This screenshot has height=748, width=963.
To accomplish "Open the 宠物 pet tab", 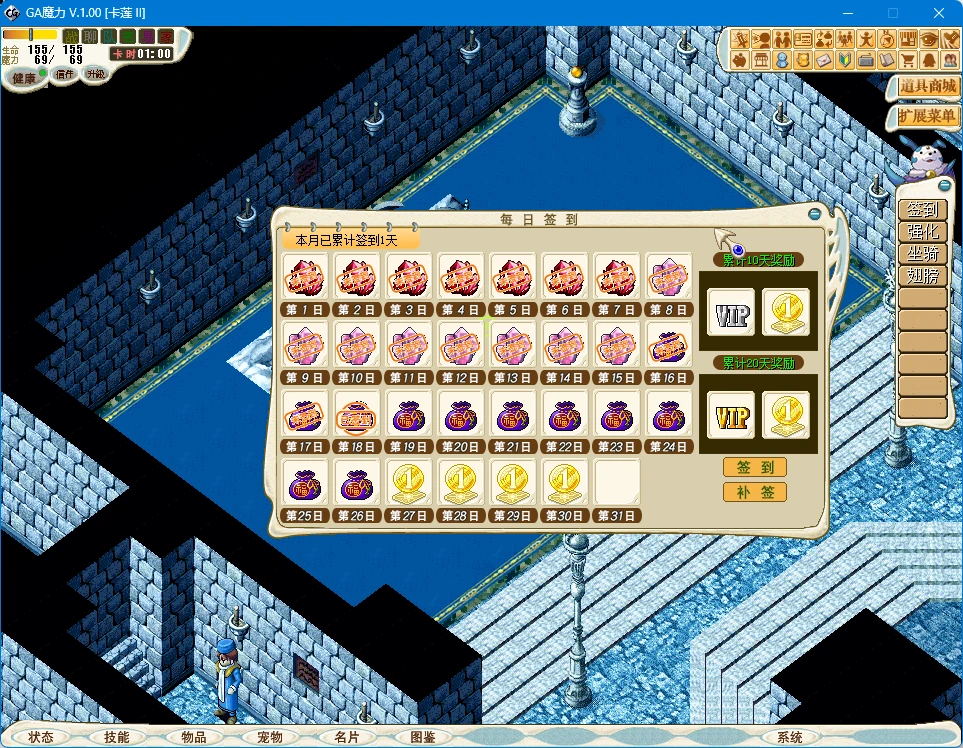I will 270,737.
